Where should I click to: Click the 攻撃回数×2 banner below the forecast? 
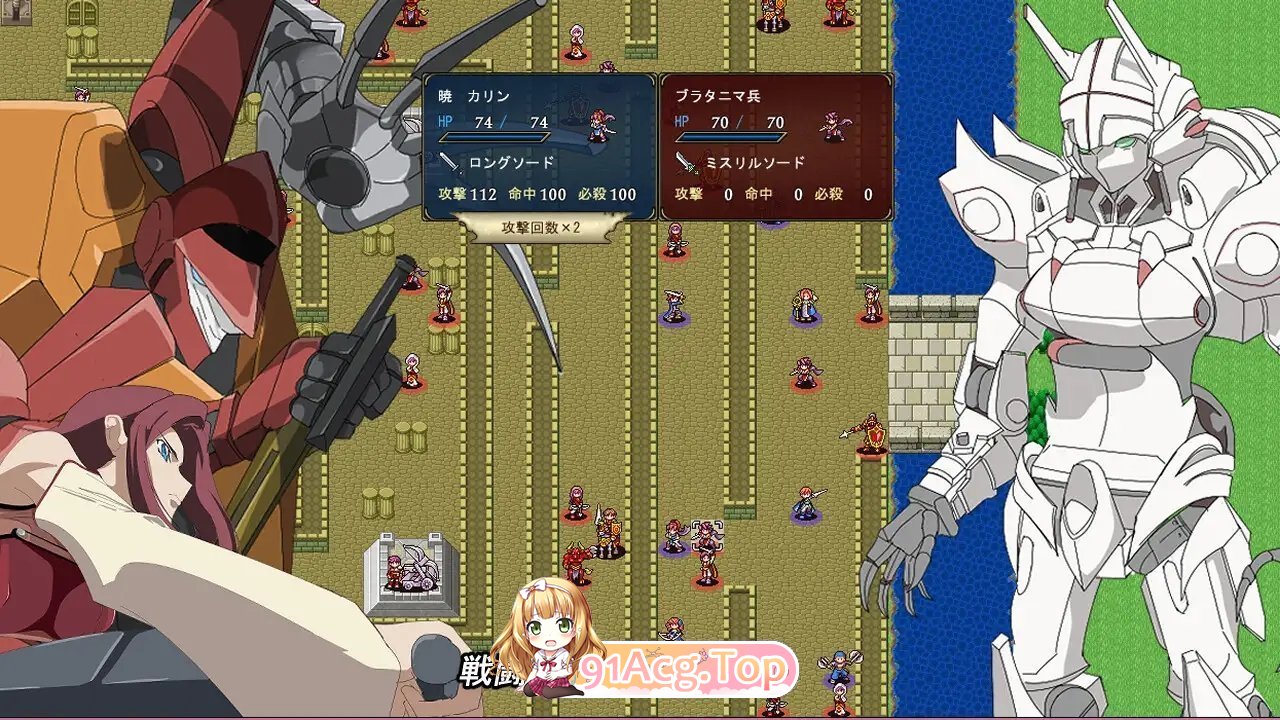click(x=540, y=228)
